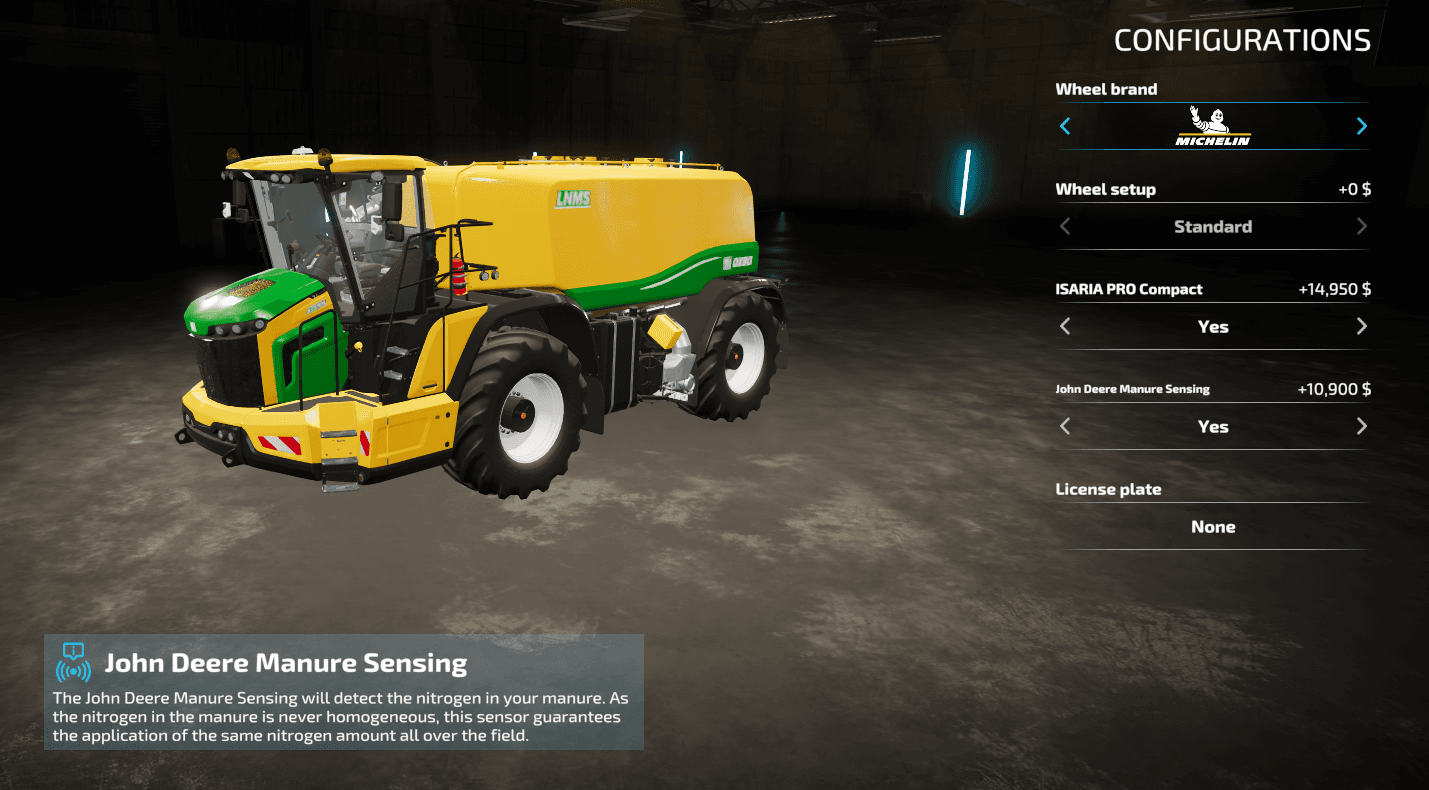Click right arrow for ISARIA PRO Compact
Viewport: 1429px width, 790px height.
click(1361, 326)
